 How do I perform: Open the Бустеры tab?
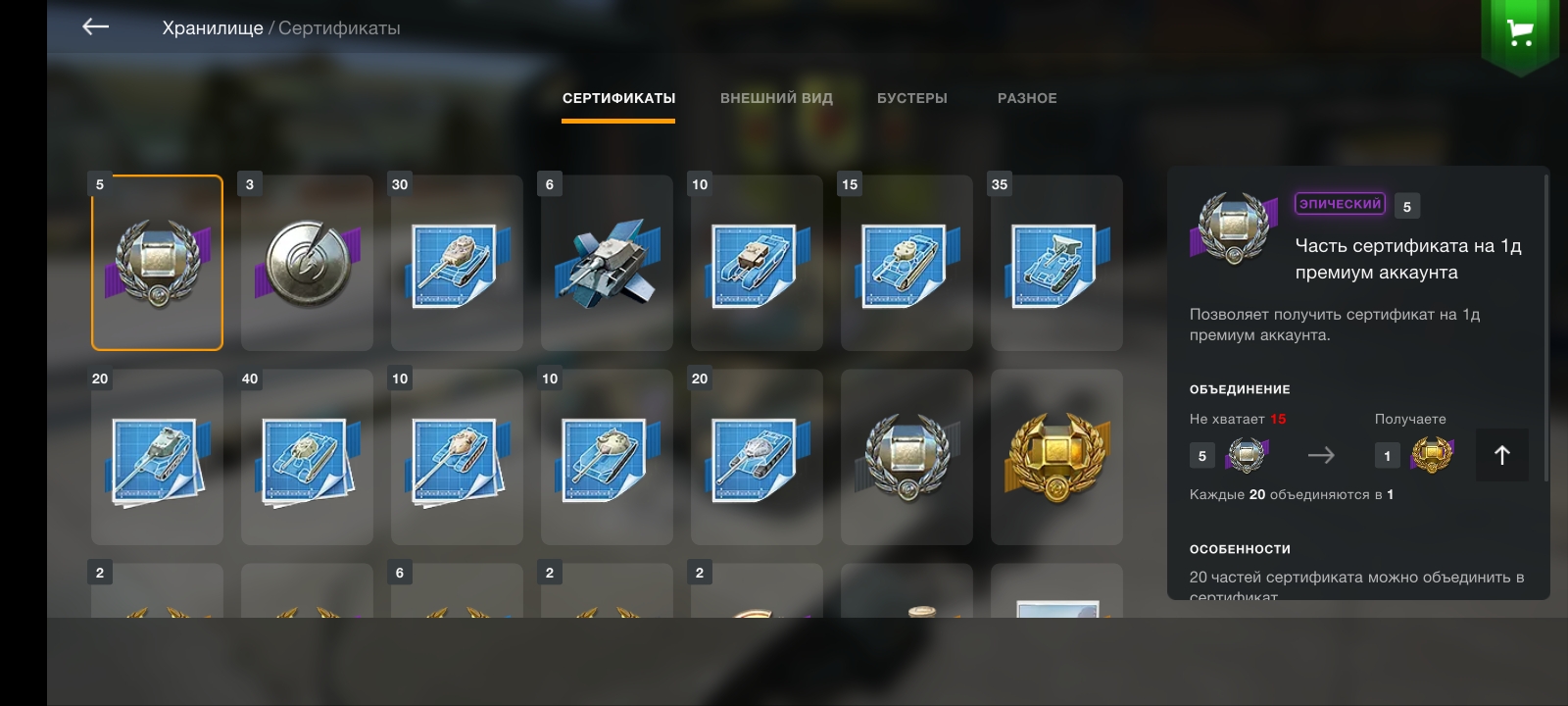pos(911,98)
